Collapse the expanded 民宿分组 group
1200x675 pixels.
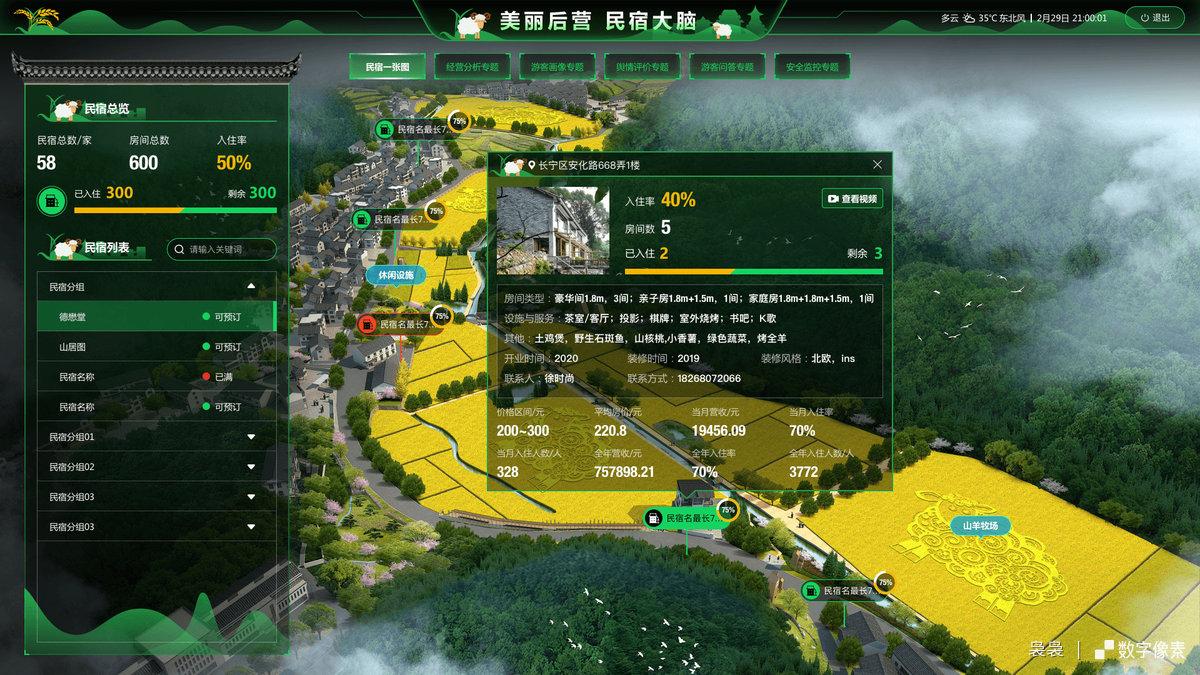[x=251, y=287]
